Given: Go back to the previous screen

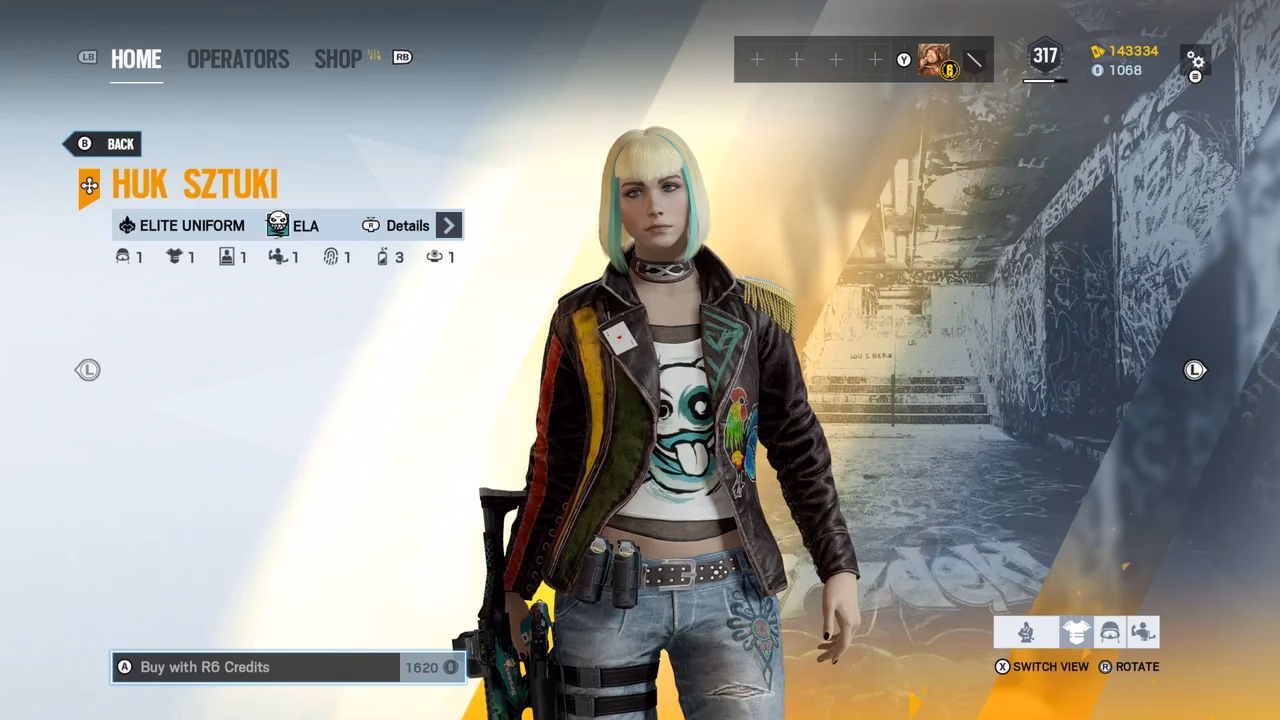Looking at the screenshot, I should [107, 144].
